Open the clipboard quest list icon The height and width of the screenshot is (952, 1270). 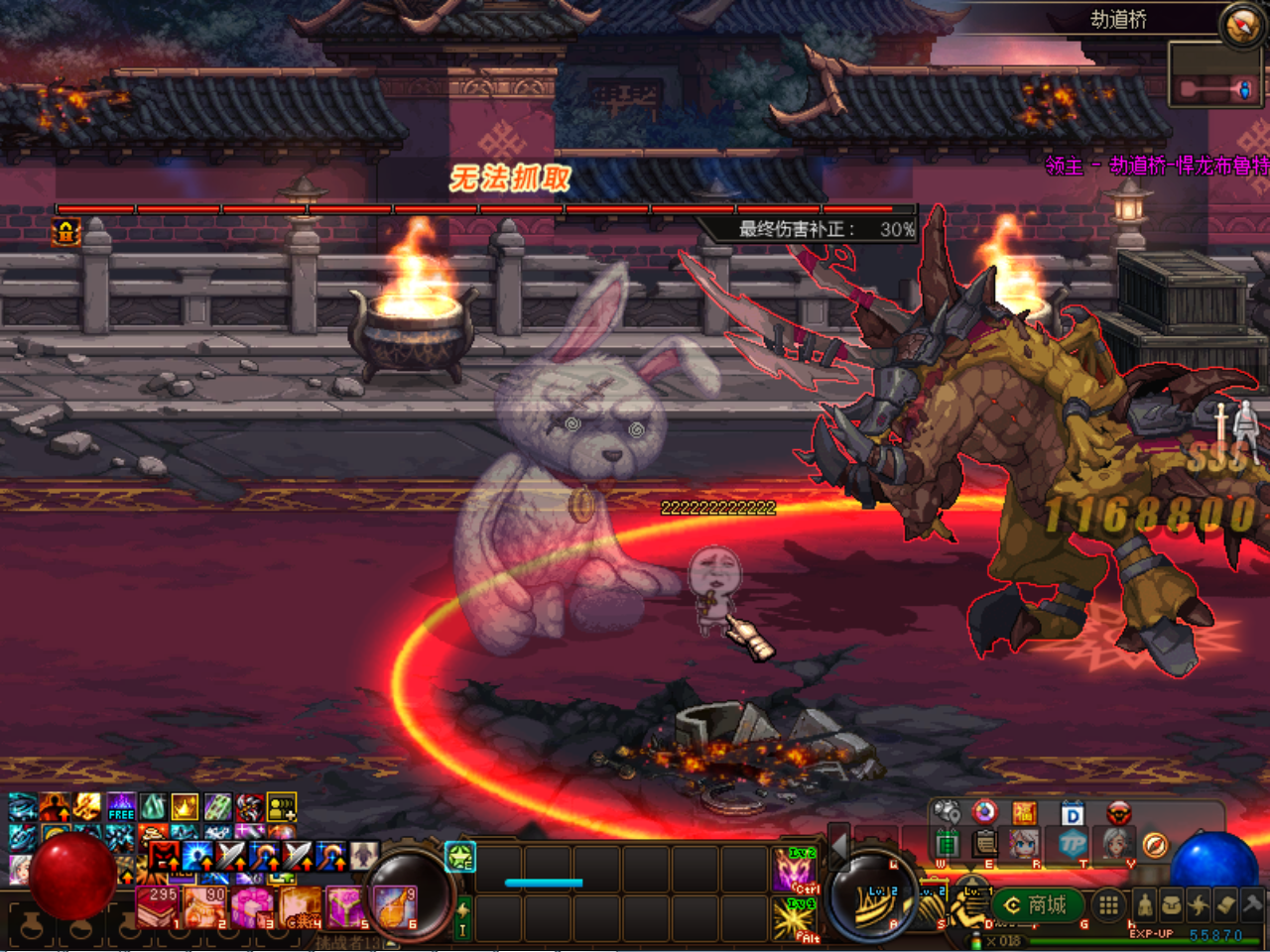click(984, 844)
